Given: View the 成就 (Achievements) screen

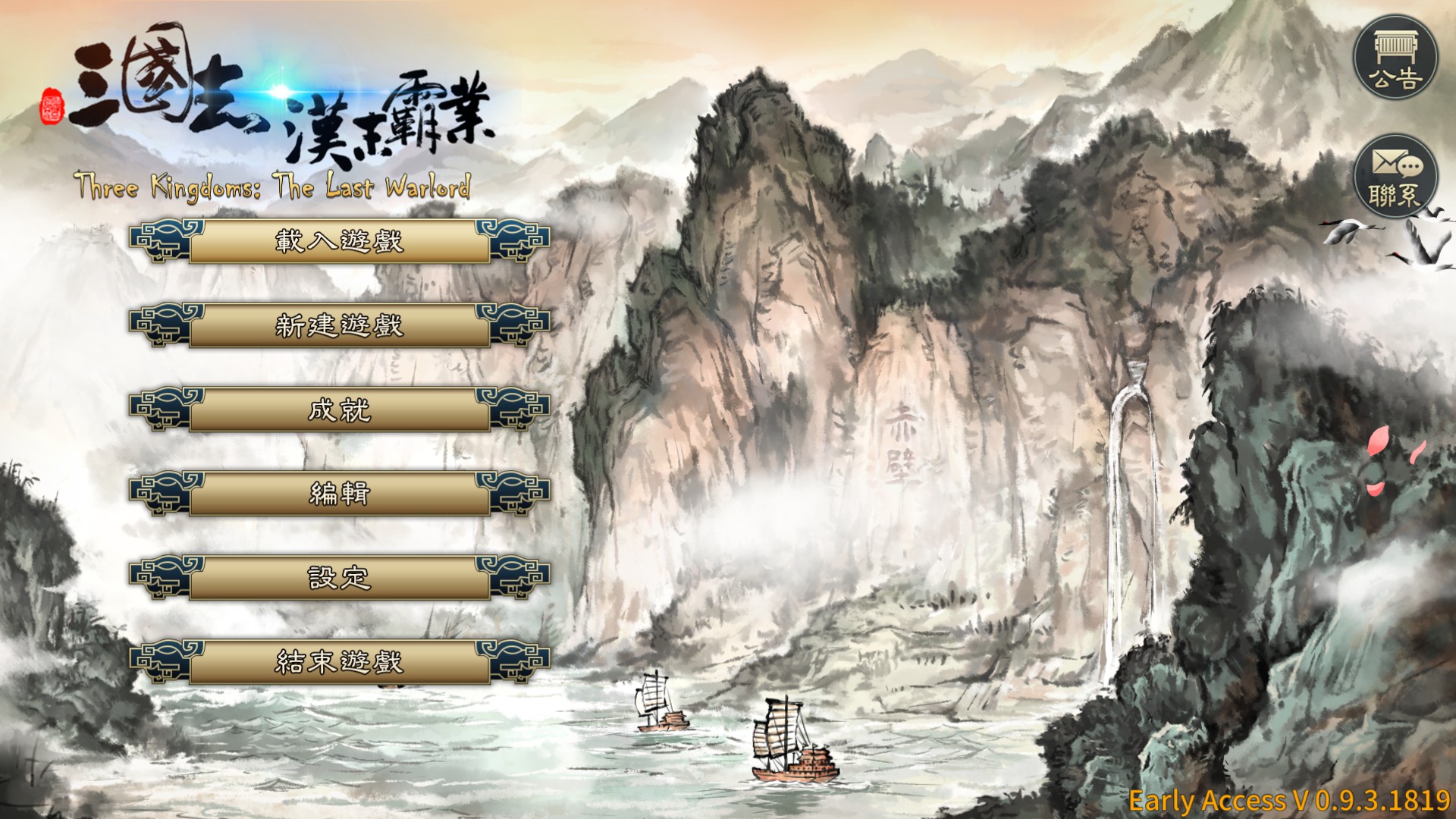Looking at the screenshot, I should [x=339, y=410].
